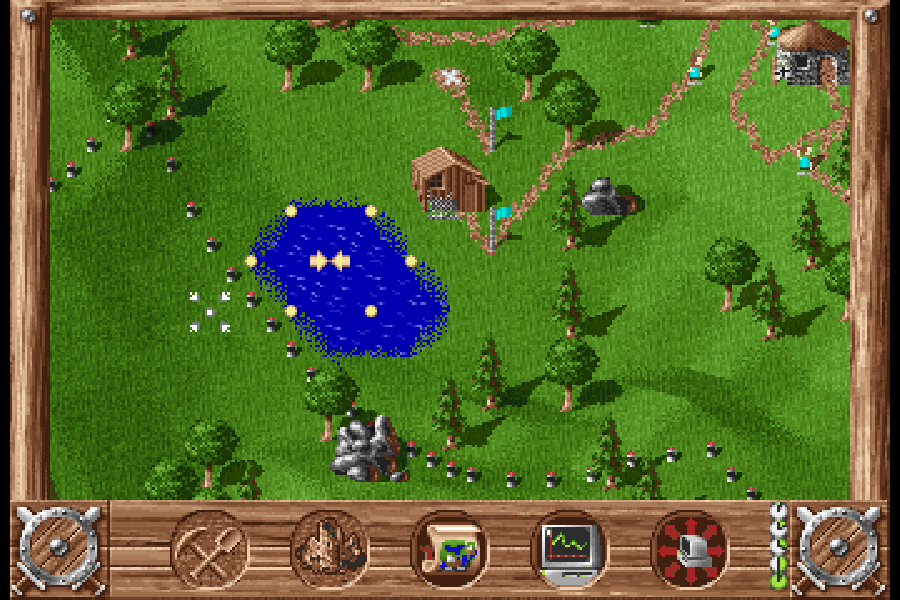Open the build menu with crossed tools

[x=209, y=549]
